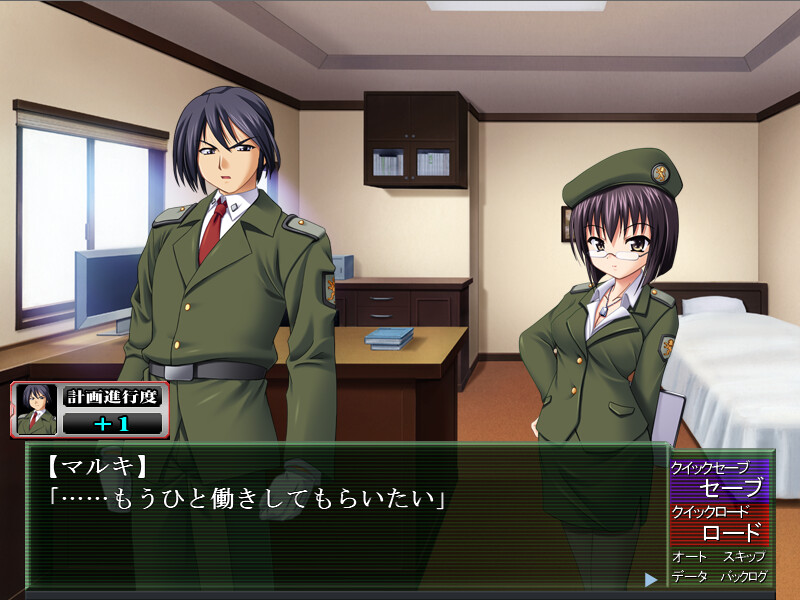This screenshot has height=600, width=800.
Task: Toggle オート auto-advance mode
Action: 689,556
